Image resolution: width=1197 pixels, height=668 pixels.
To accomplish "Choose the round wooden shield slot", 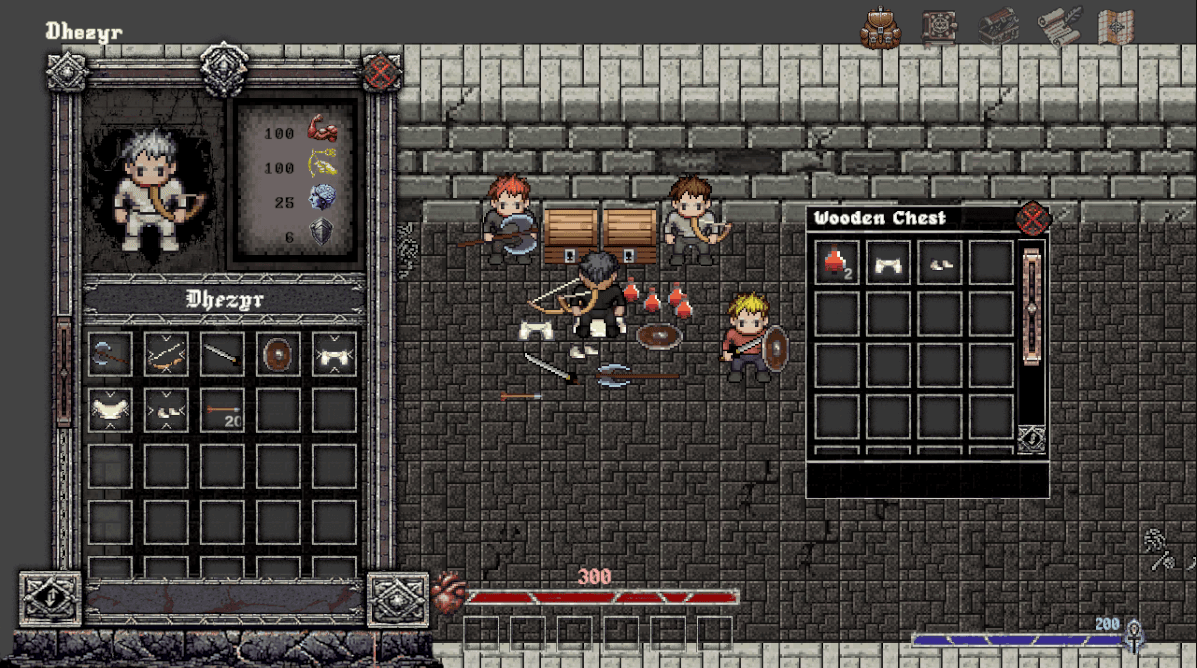I will pyautogui.click(x=278, y=354).
